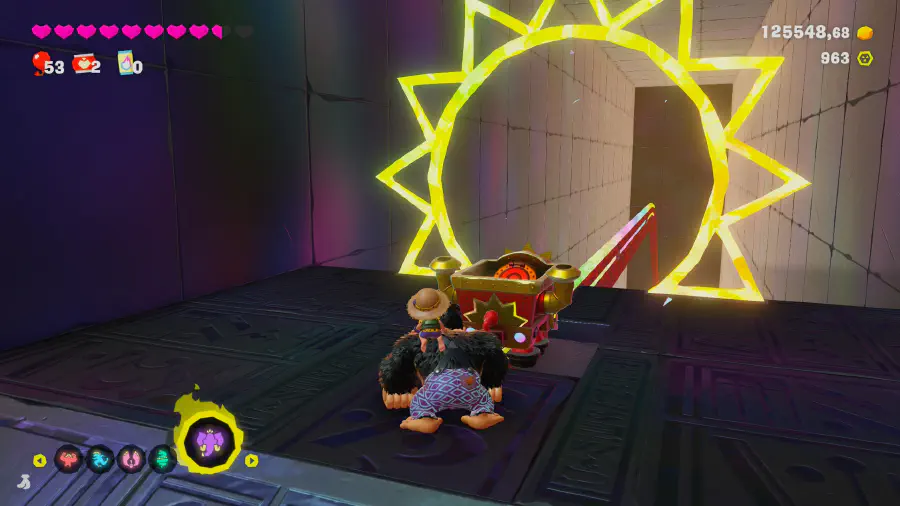Use the red heart juice can item
The height and width of the screenshot is (506, 900).
pos(83,65)
